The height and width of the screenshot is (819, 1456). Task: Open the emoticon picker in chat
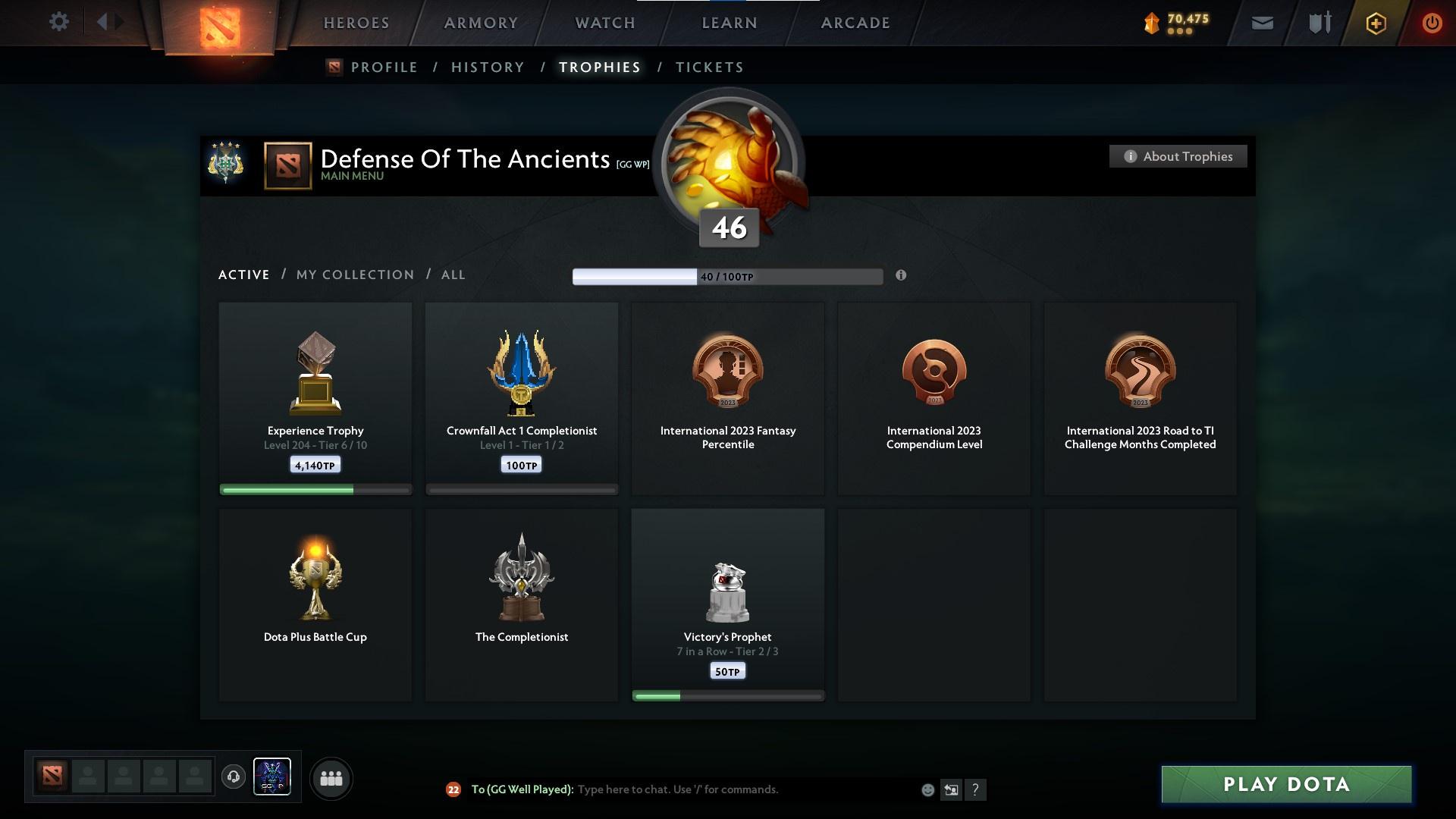coord(927,789)
